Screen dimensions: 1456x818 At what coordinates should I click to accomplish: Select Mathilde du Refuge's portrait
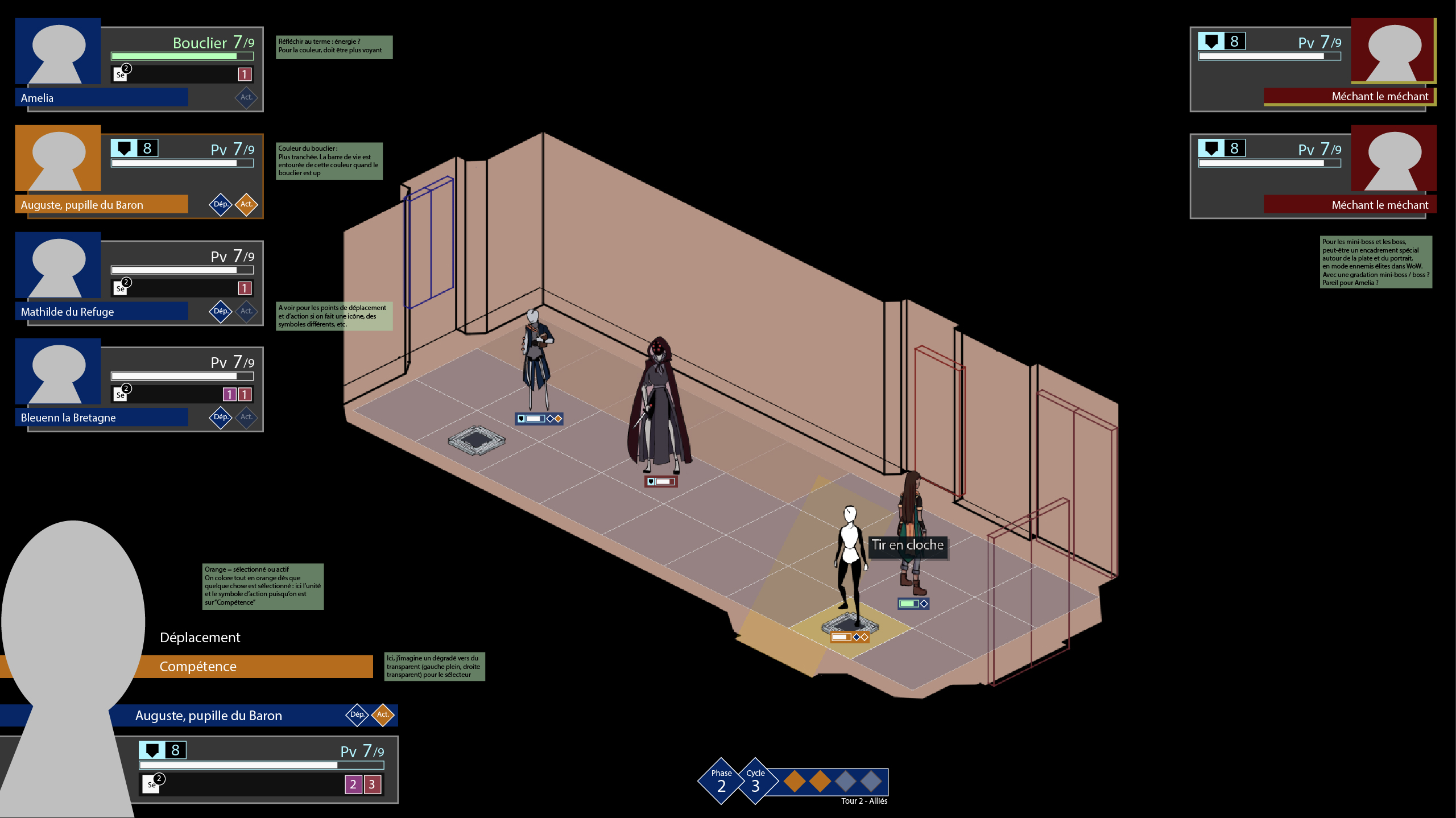[x=58, y=265]
